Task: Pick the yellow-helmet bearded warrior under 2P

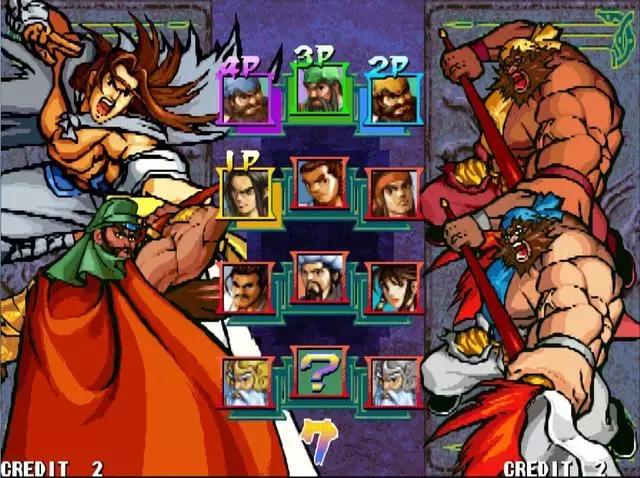Action: (x=392, y=99)
